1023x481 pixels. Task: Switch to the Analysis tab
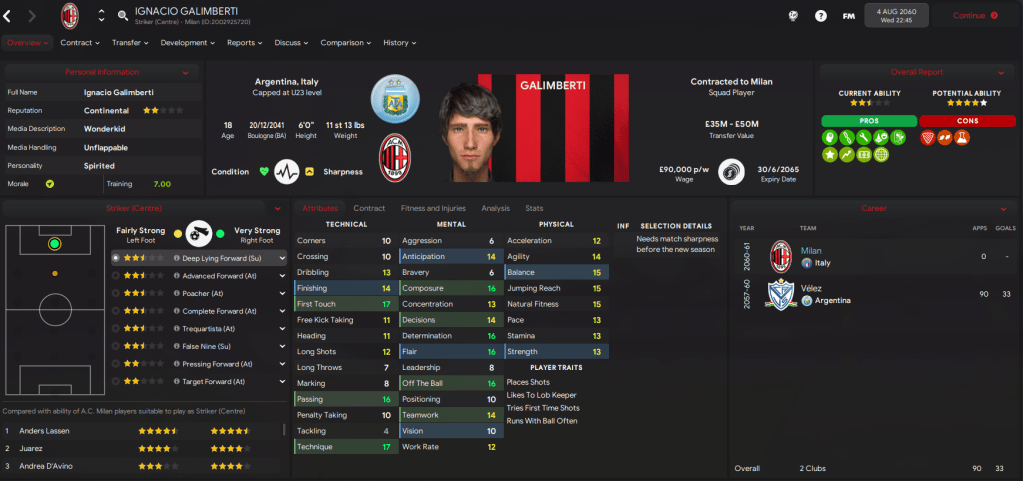(x=495, y=208)
